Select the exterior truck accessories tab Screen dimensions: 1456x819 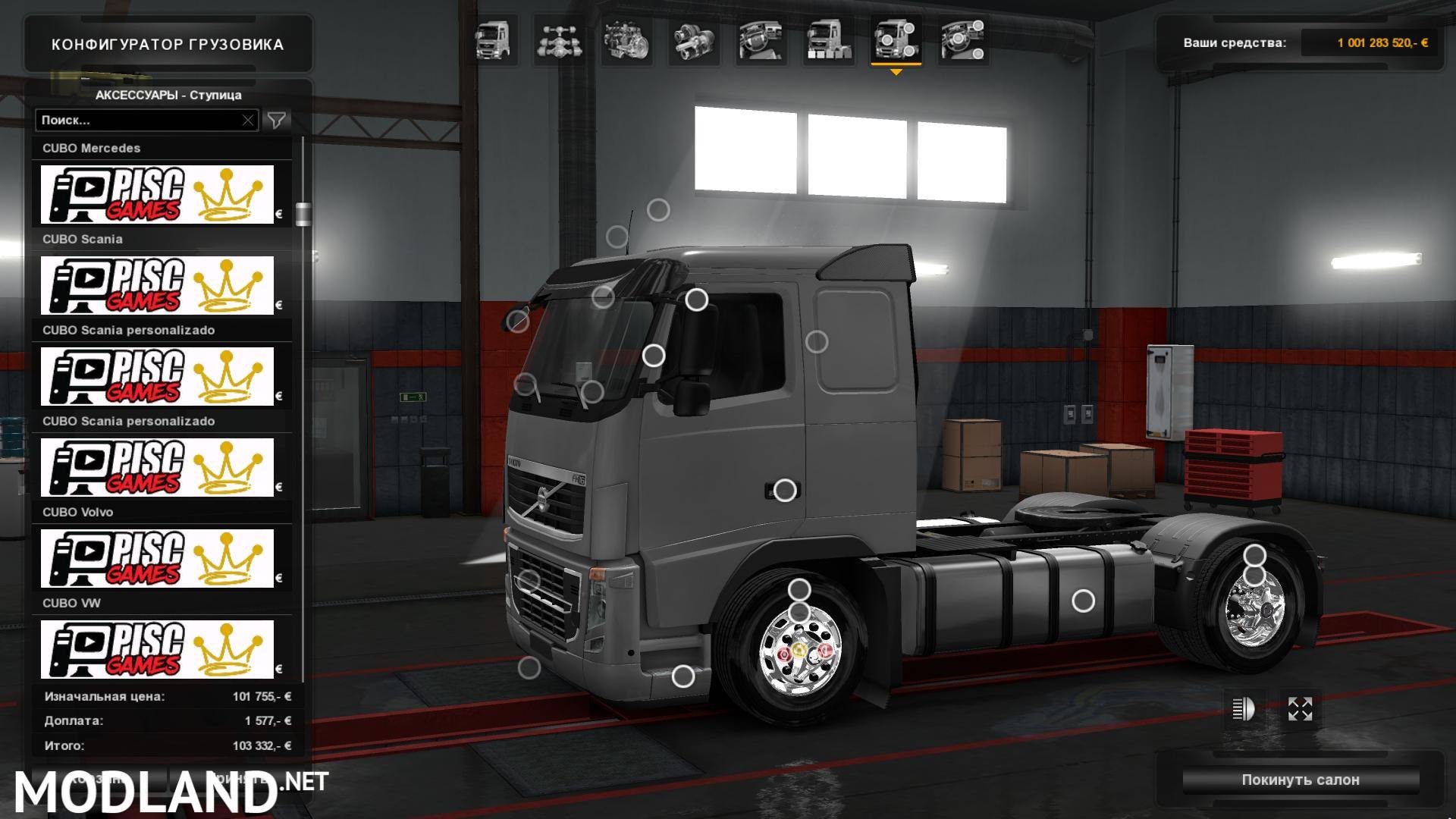896,40
